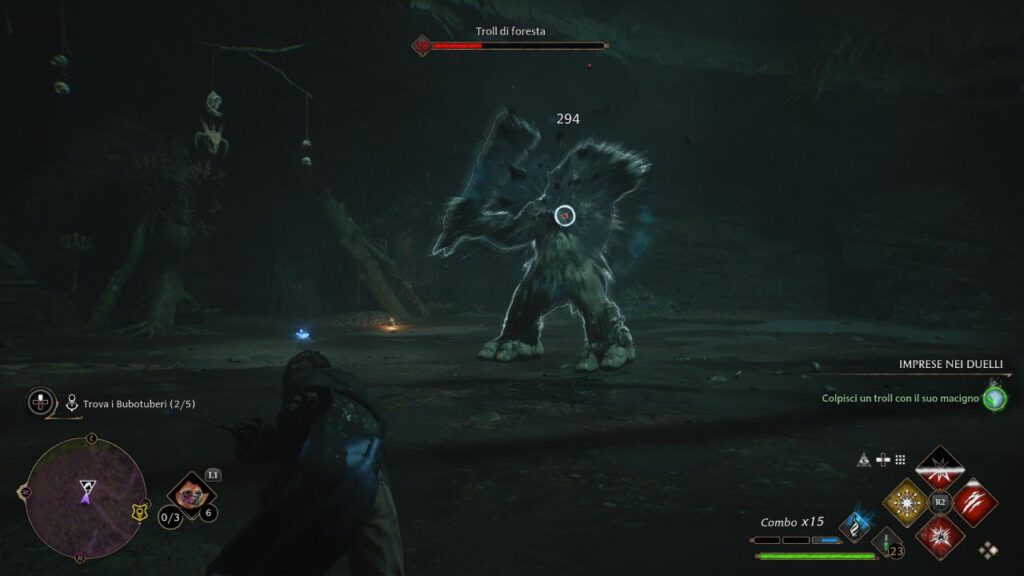Cast the red claw slash spell

(972, 500)
